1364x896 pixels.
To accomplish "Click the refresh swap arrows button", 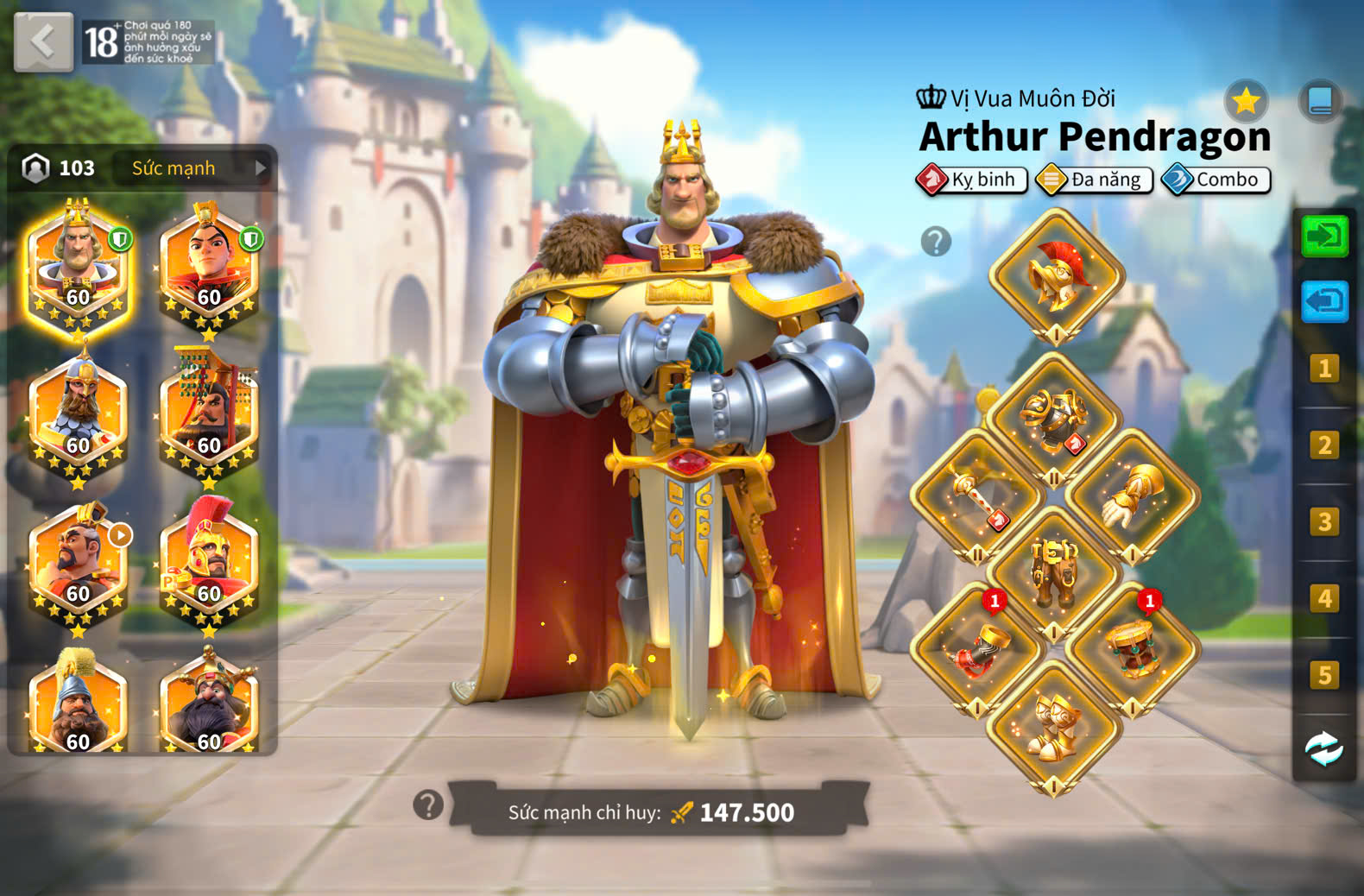I will [1323, 749].
